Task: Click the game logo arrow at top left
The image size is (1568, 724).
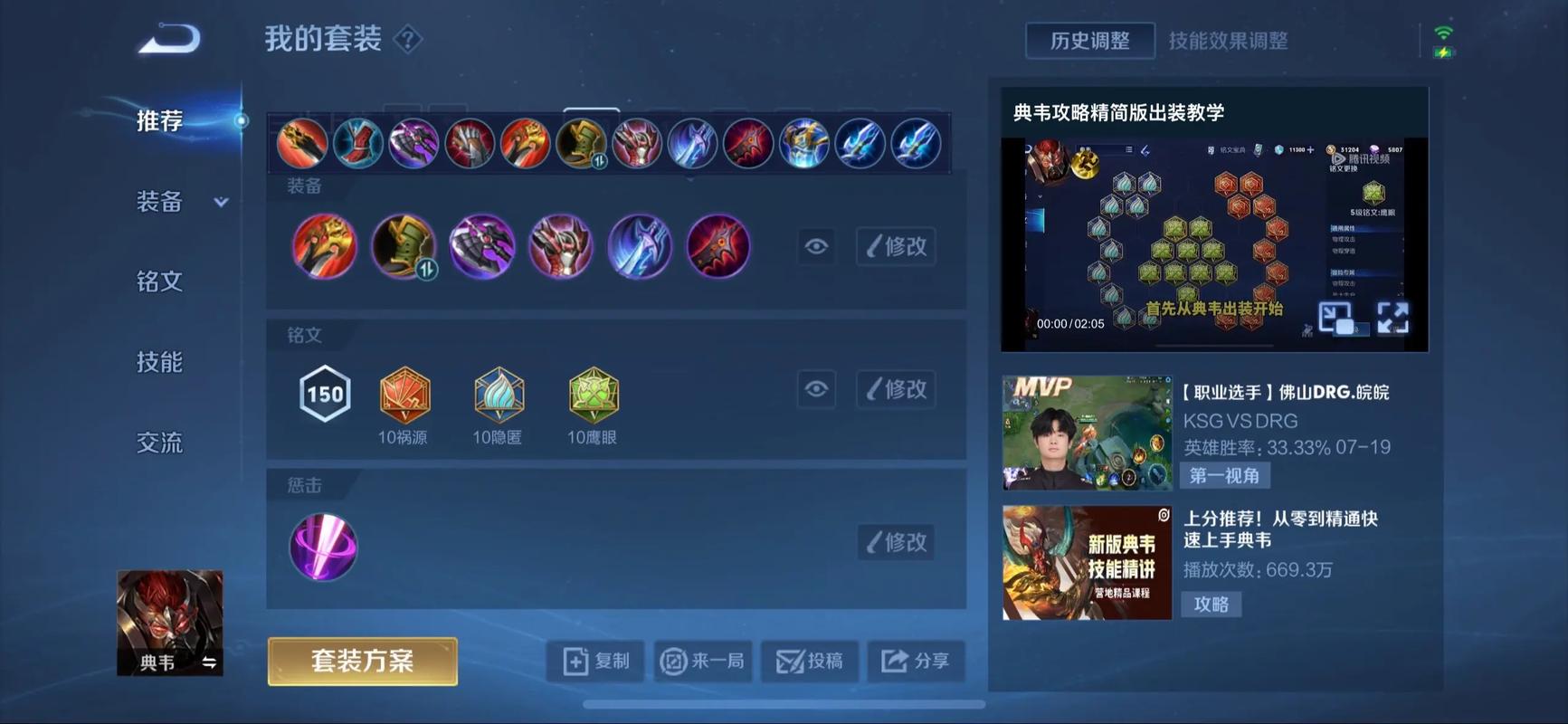Action: click(167, 38)
